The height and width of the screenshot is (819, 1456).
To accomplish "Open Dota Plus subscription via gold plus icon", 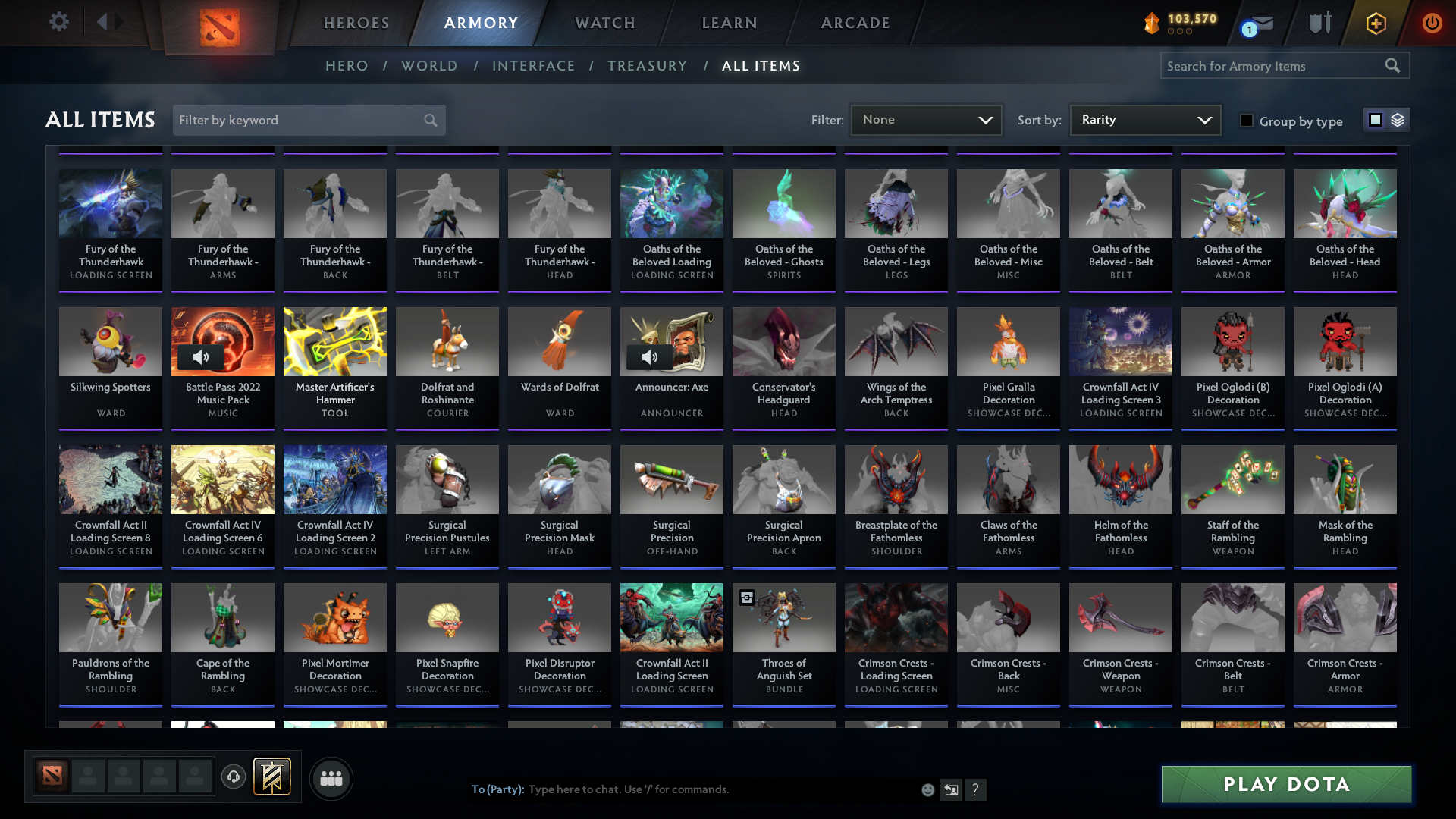I will click(x=1375, y=23).
